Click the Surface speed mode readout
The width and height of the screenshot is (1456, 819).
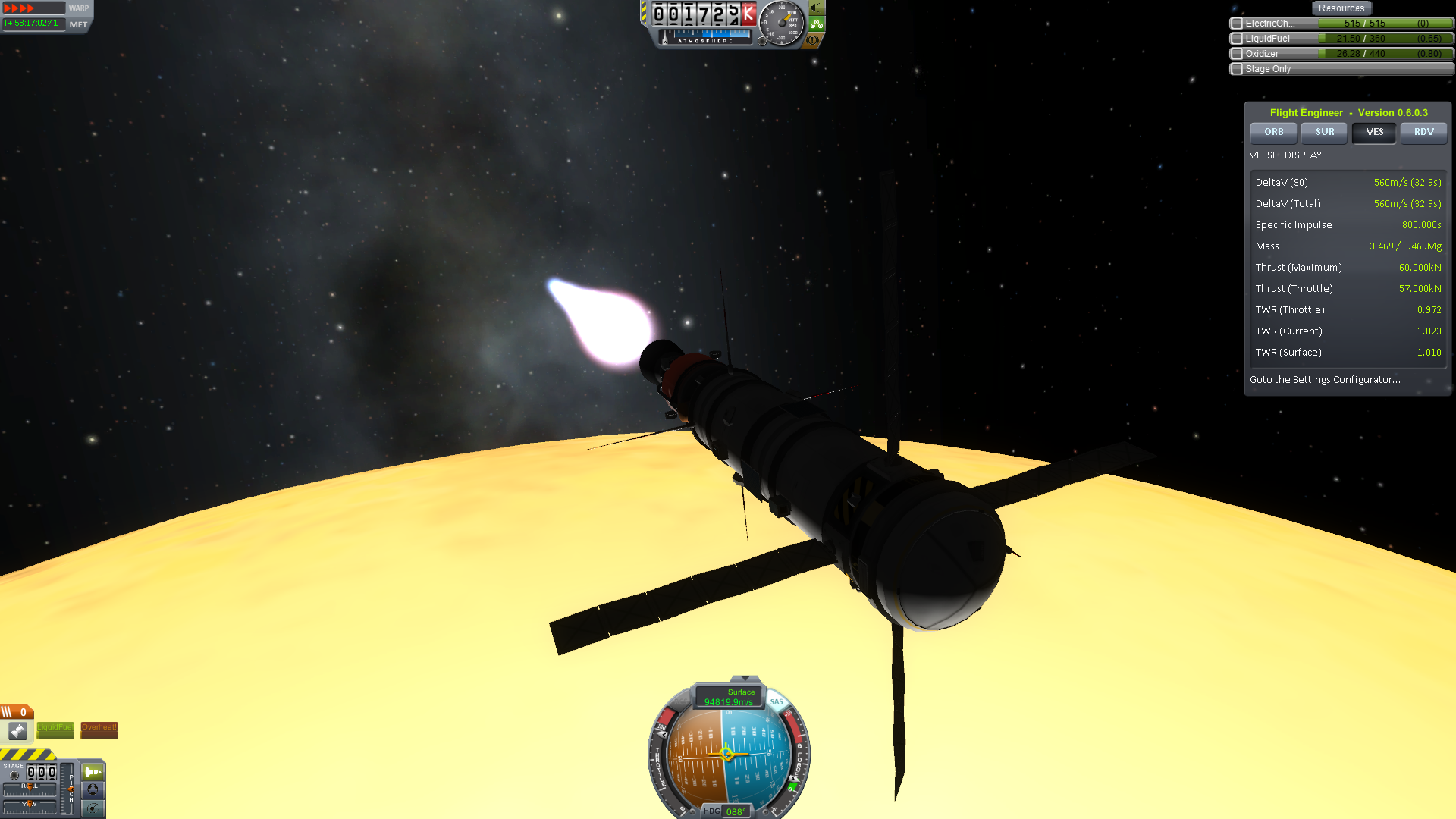pyautogui.click(x=729, y=697)
